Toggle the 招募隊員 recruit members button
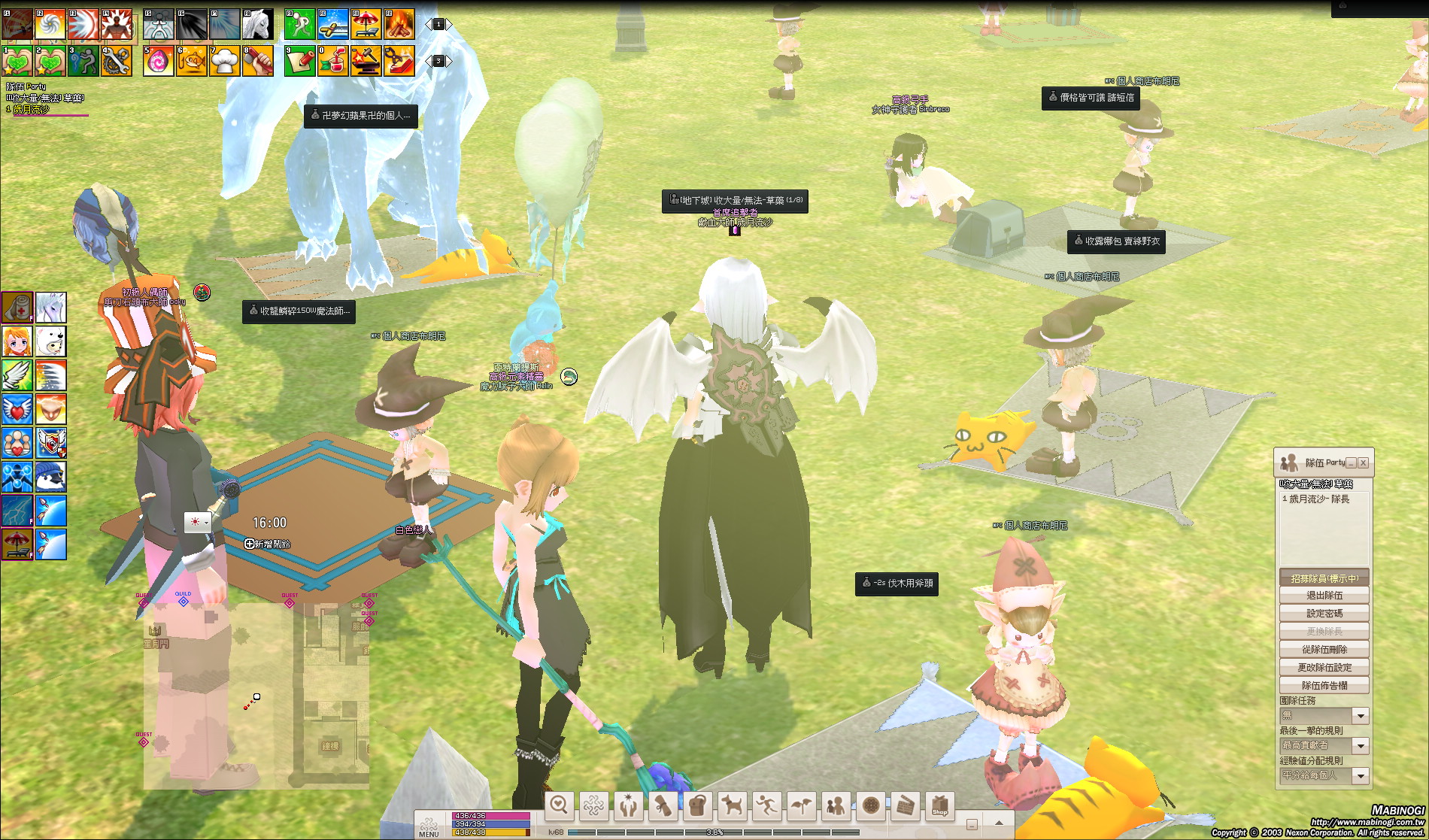 pyautogui.click(x=1324, y=578)
